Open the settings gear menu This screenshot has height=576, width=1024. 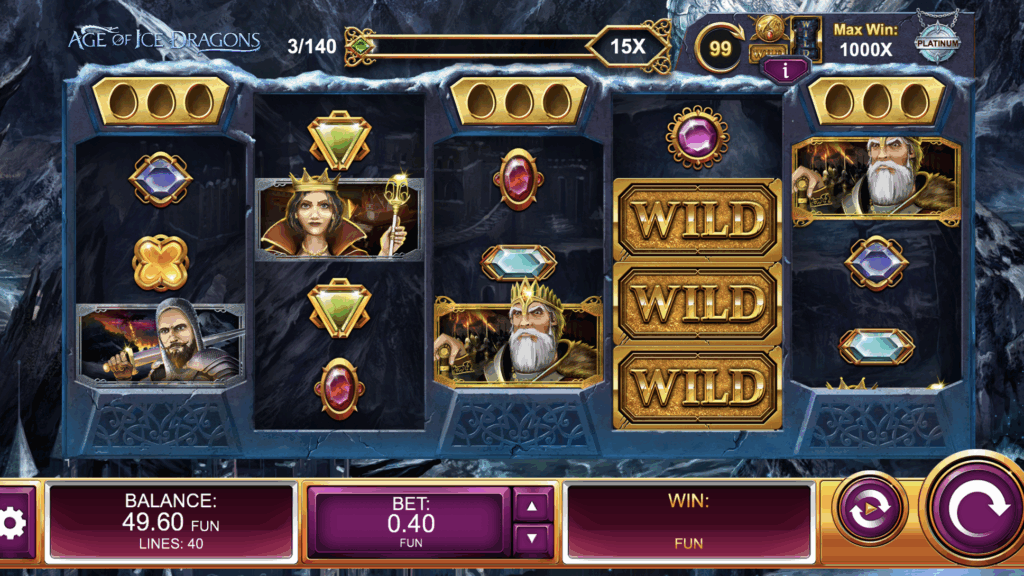coord(12,522)
